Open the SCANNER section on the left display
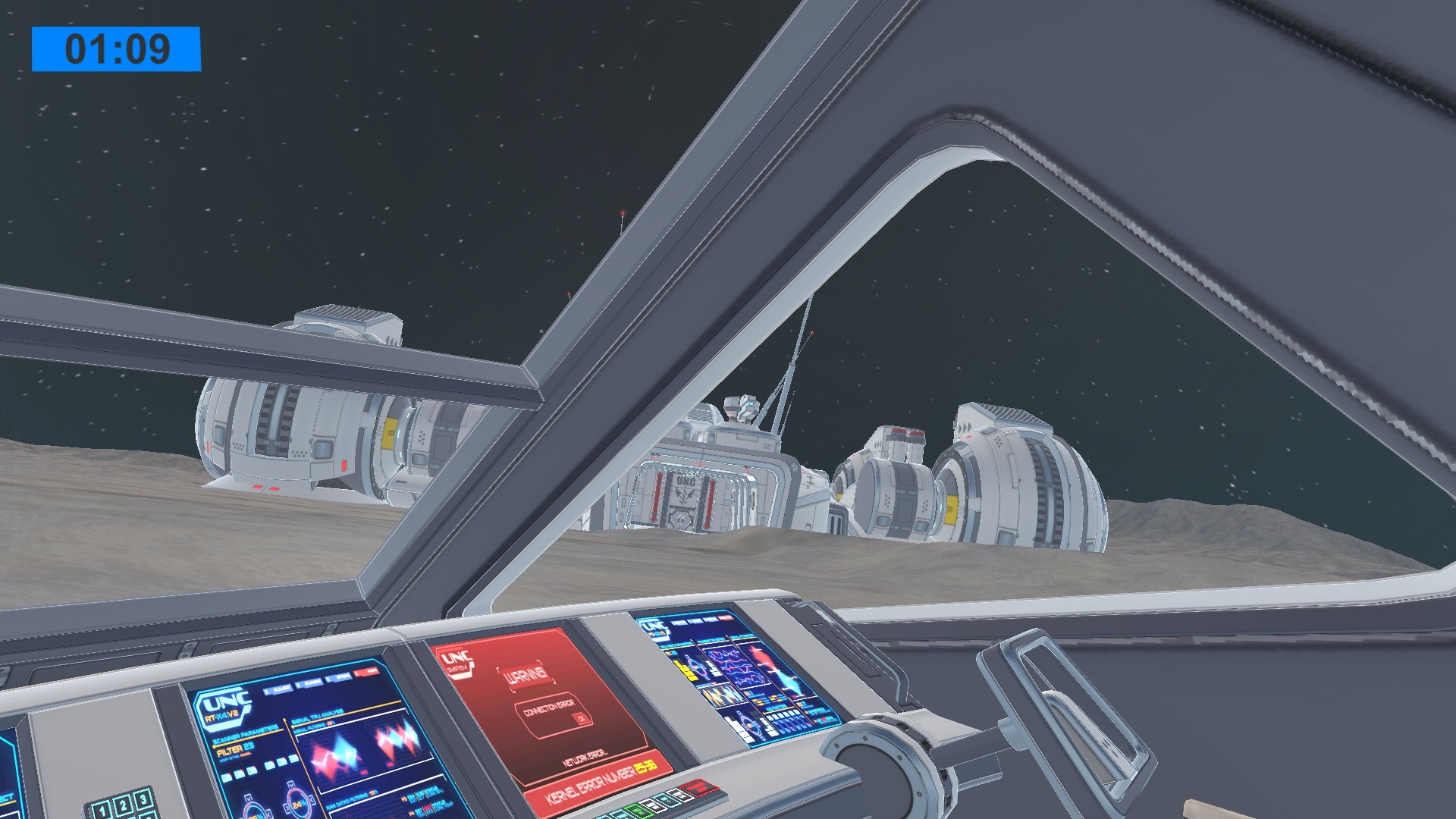1456x819 pixels. (x=309, y=682)
